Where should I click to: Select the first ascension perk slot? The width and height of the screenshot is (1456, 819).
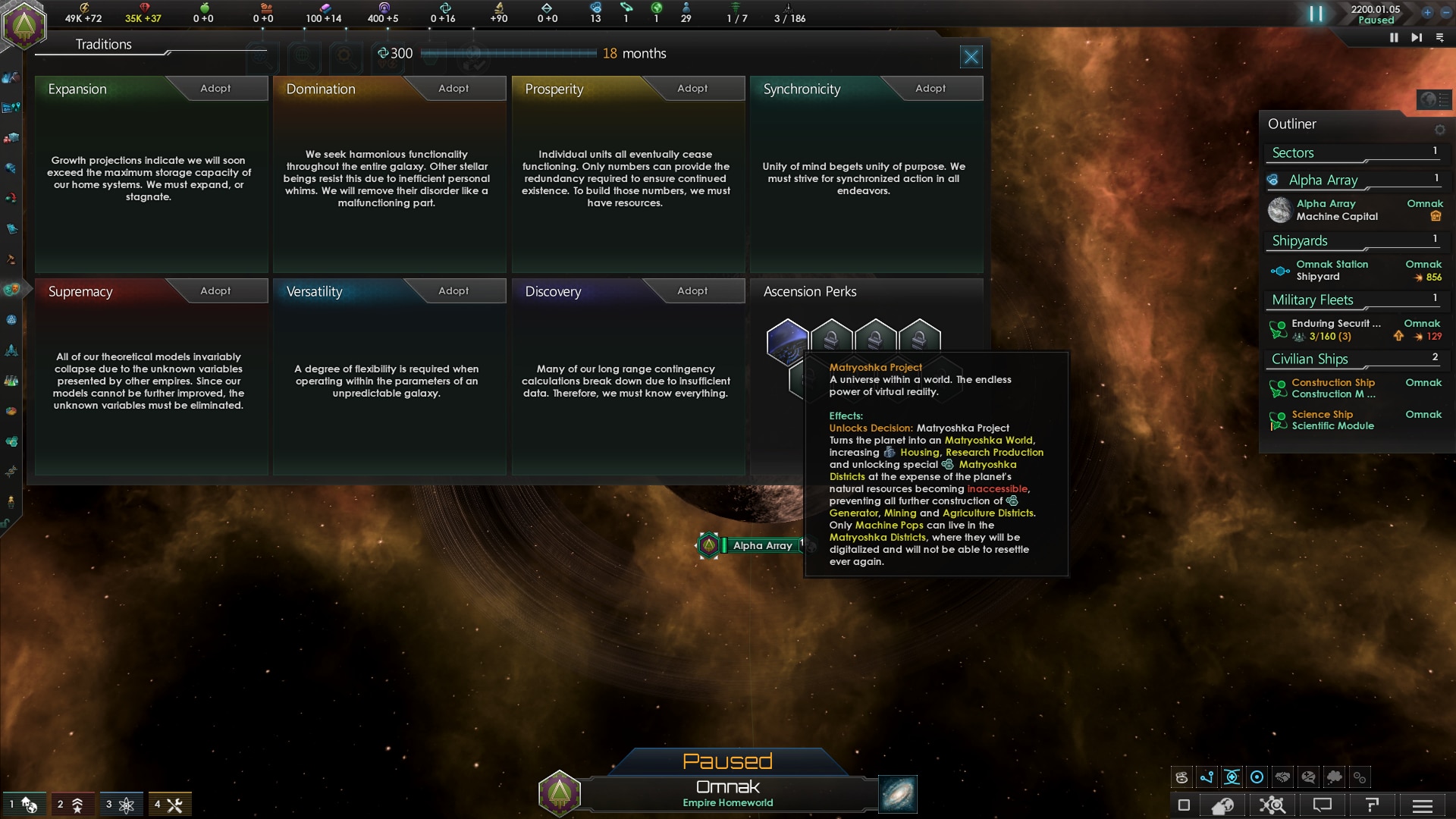pos(787,340)
